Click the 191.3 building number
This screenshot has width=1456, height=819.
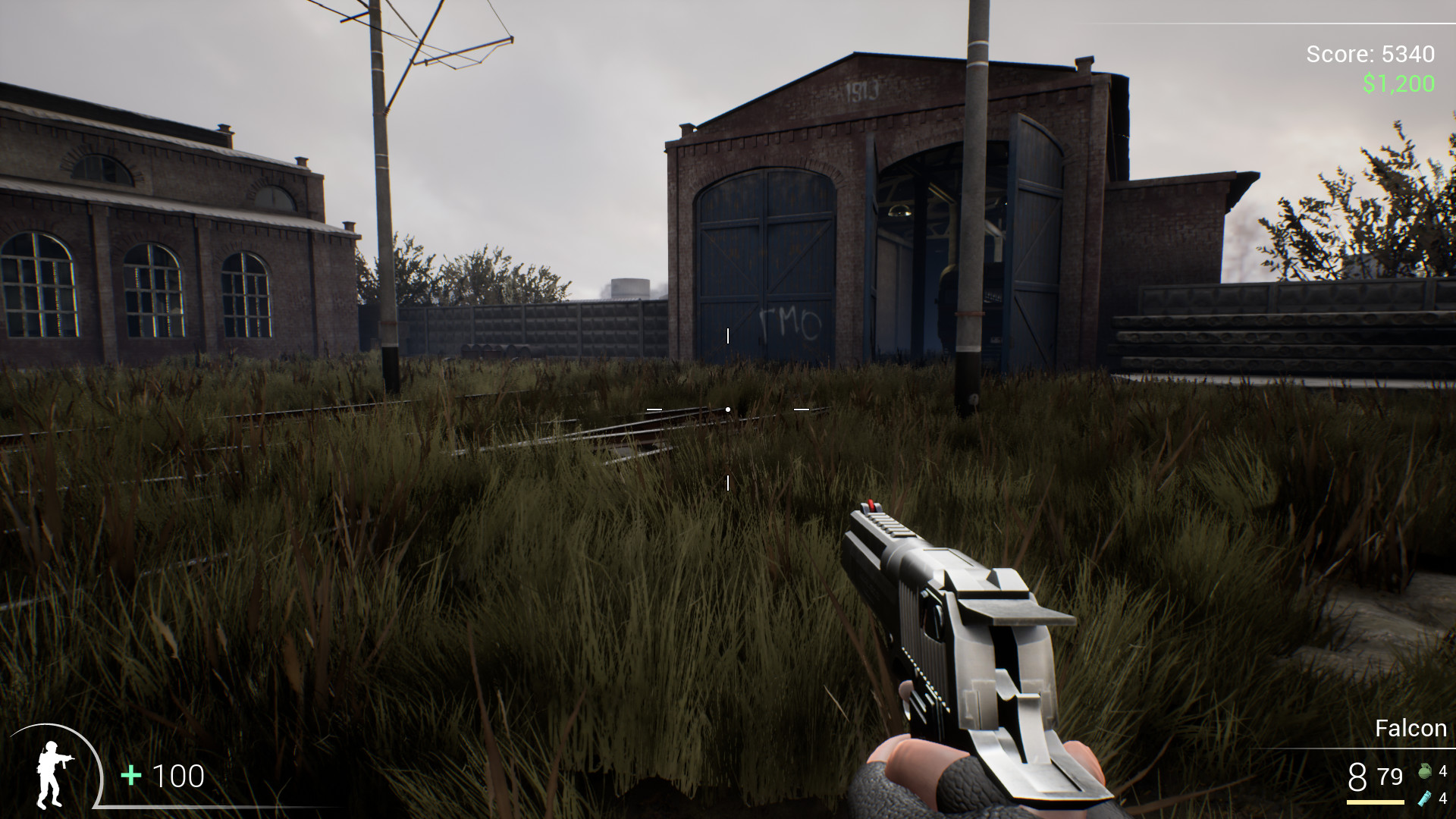pyautogui.click(x=864, y=89)
